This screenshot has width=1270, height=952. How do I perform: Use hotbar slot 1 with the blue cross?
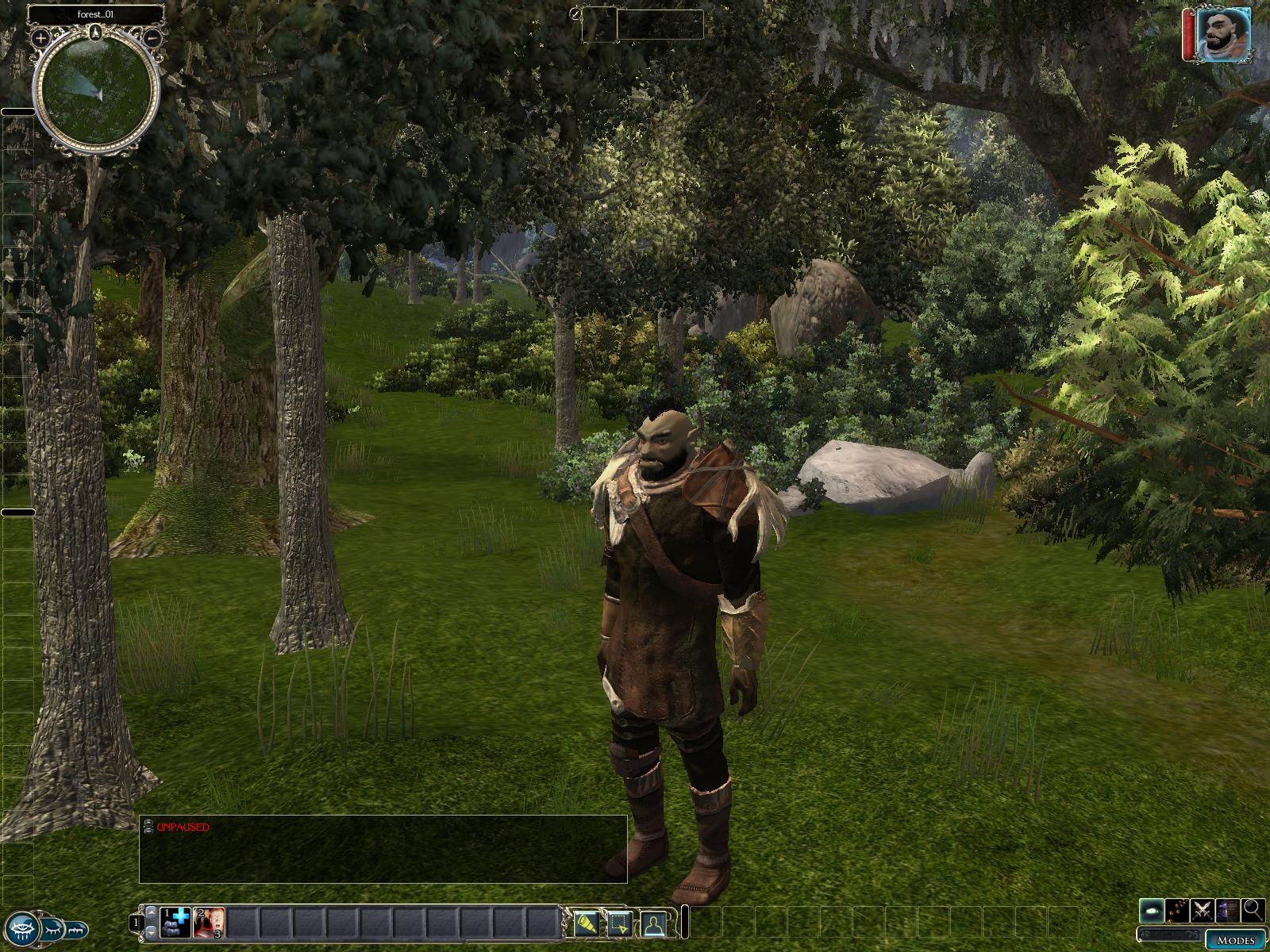[x=175, y=923]
